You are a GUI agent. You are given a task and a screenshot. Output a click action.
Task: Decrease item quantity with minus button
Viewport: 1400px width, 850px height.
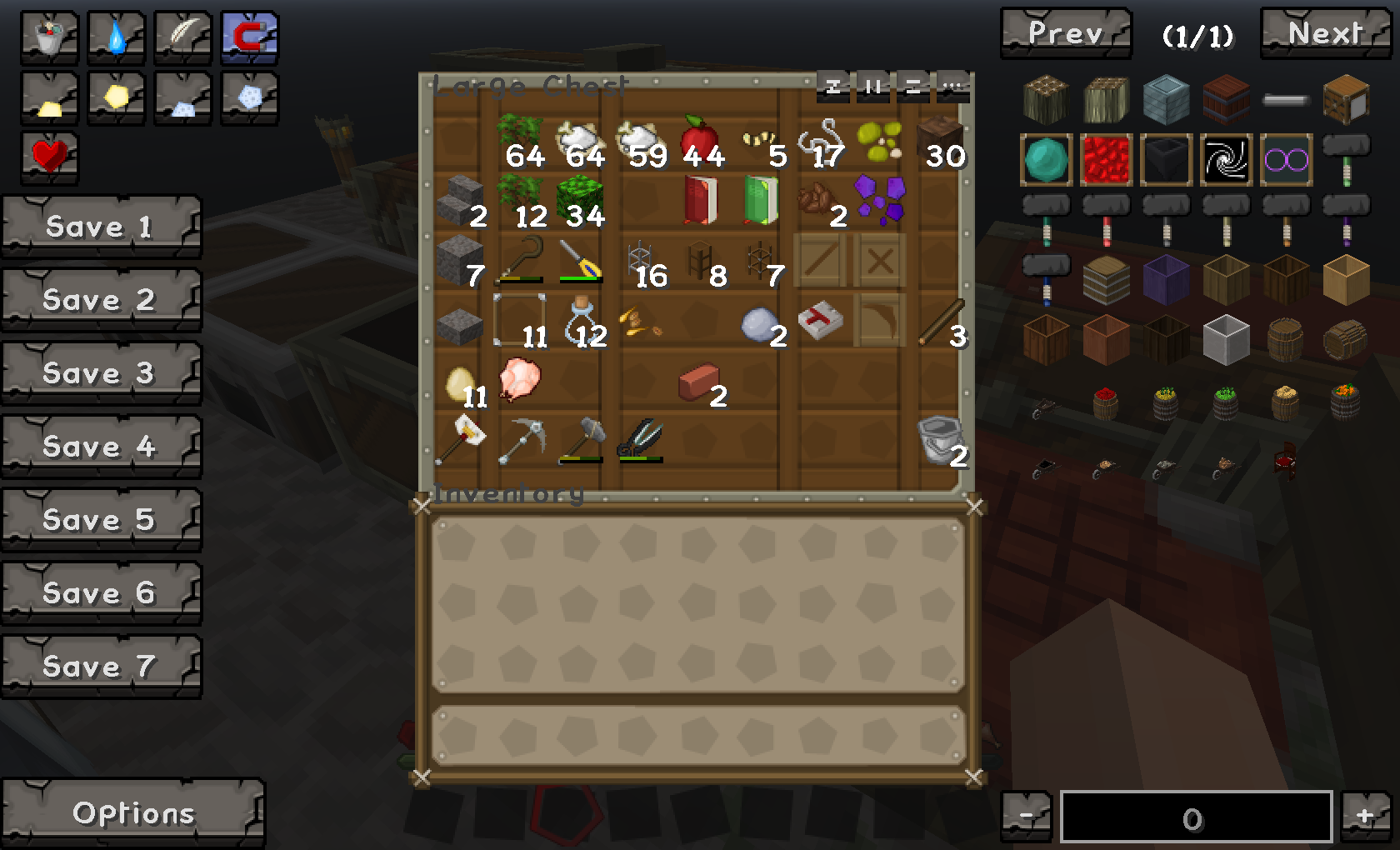pos(1027,817)
